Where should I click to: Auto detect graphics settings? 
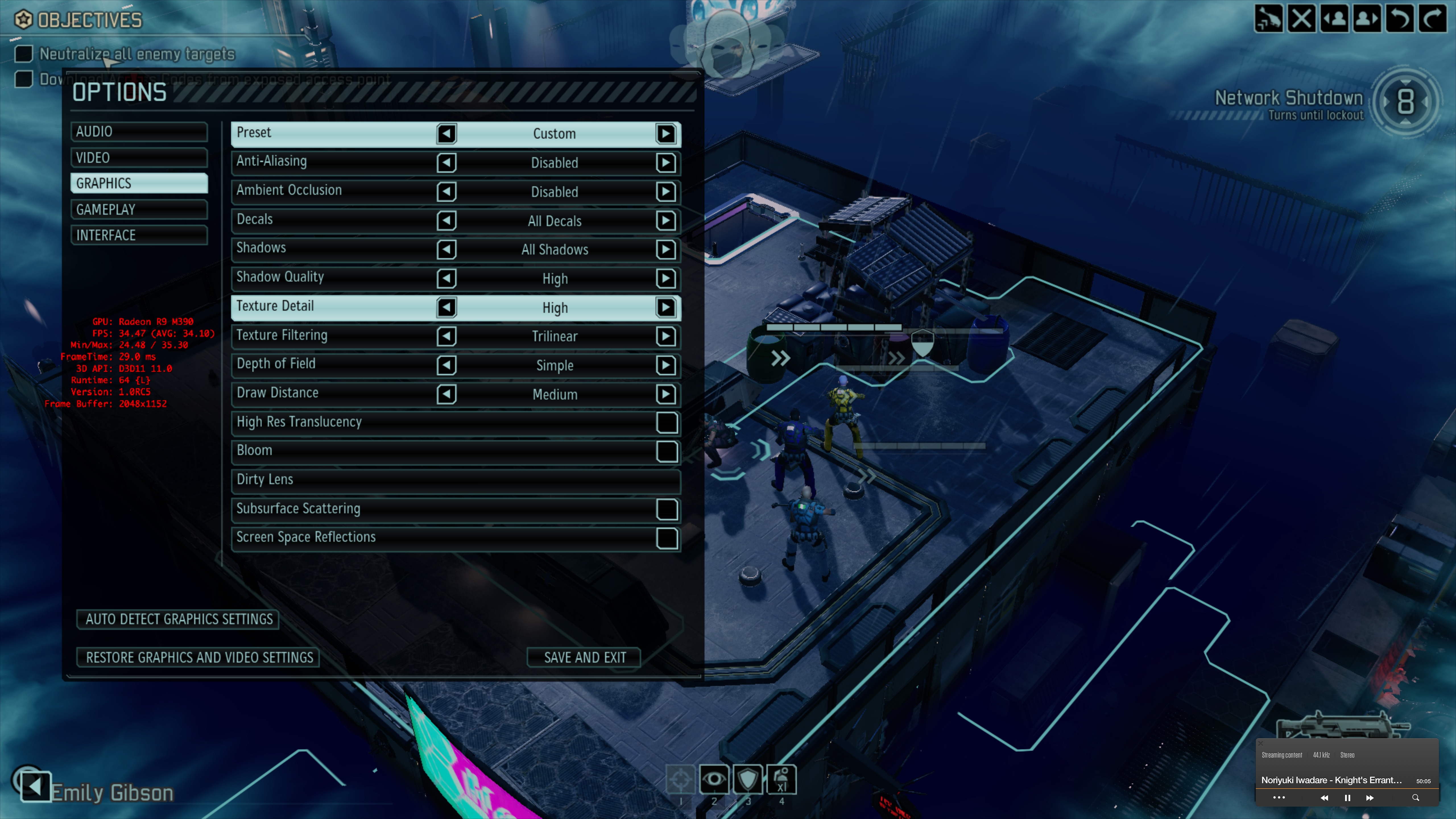[179, 619]
